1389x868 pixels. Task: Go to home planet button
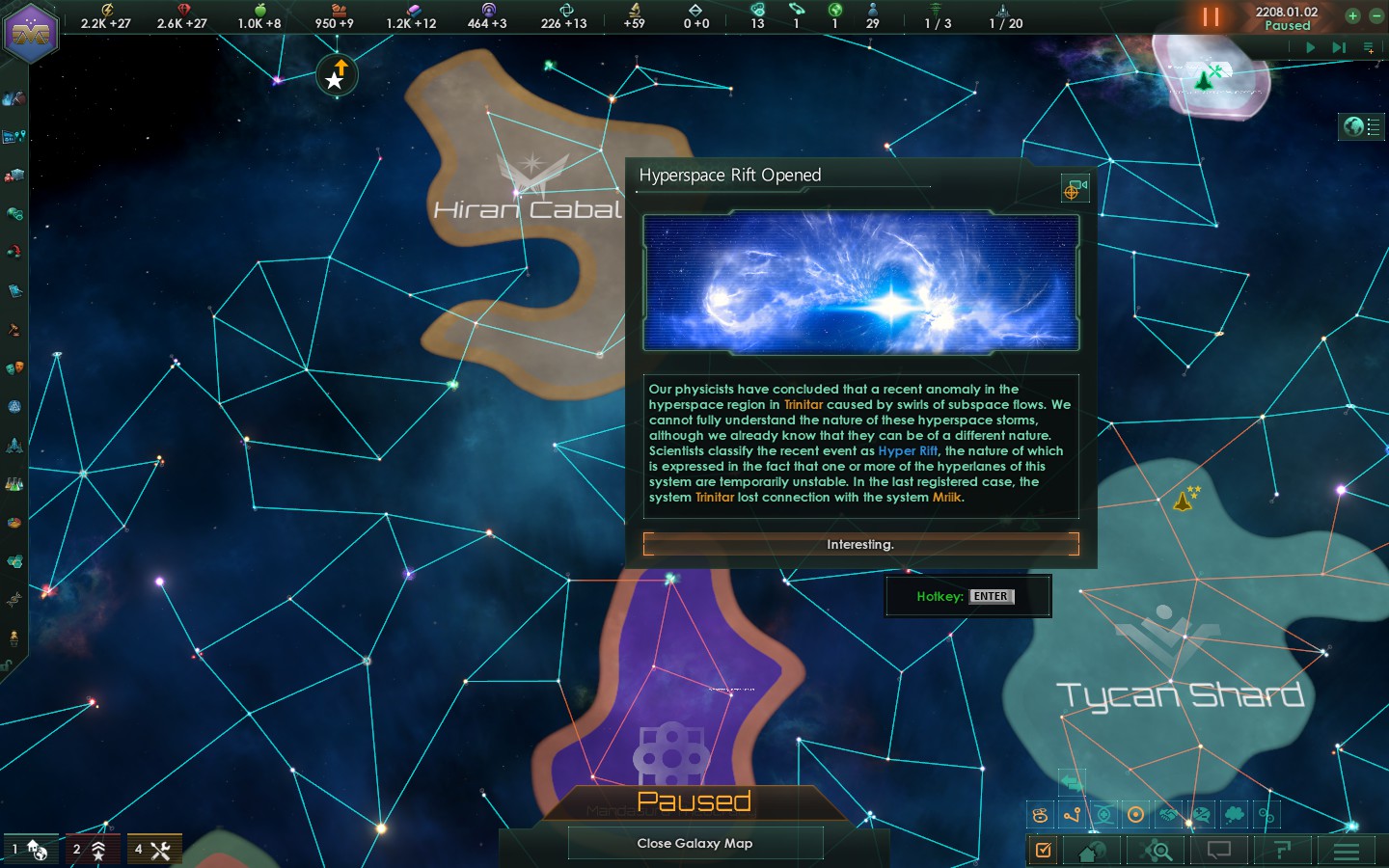1092,851
